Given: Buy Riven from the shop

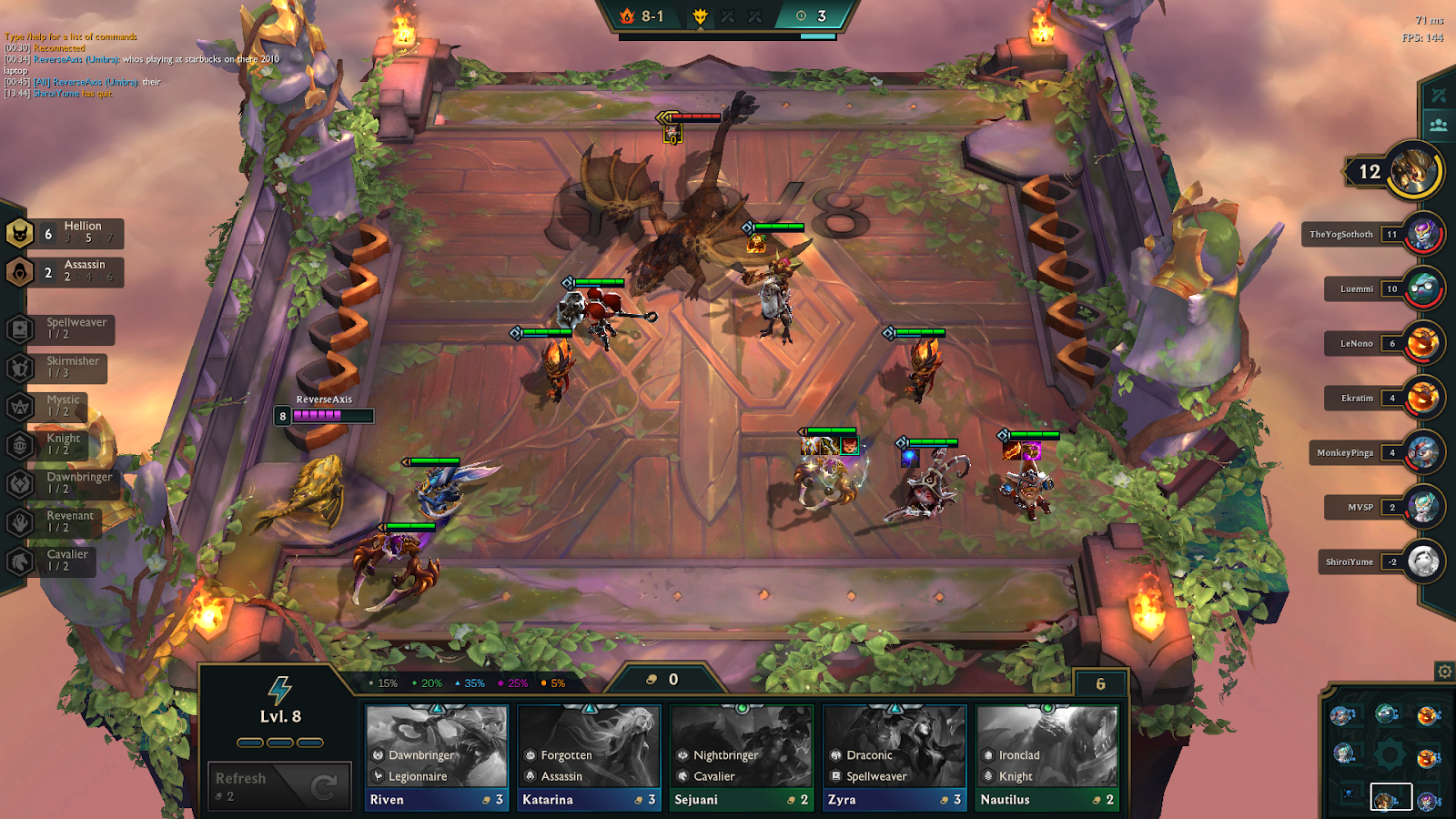Looking at the screenshot, I should tap(436, 757).
